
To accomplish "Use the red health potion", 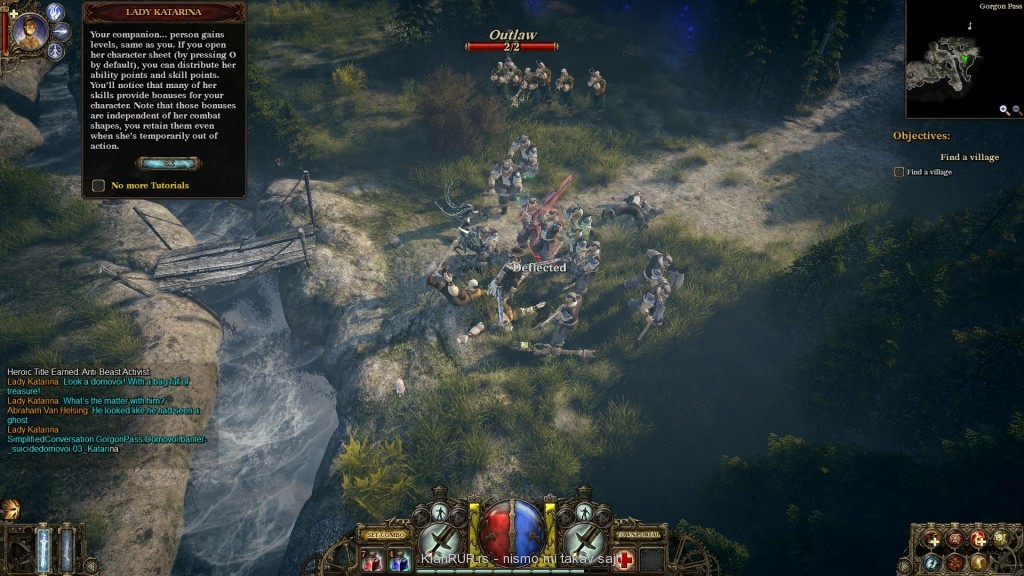I will pyautogui.click(x=371, y=561).
